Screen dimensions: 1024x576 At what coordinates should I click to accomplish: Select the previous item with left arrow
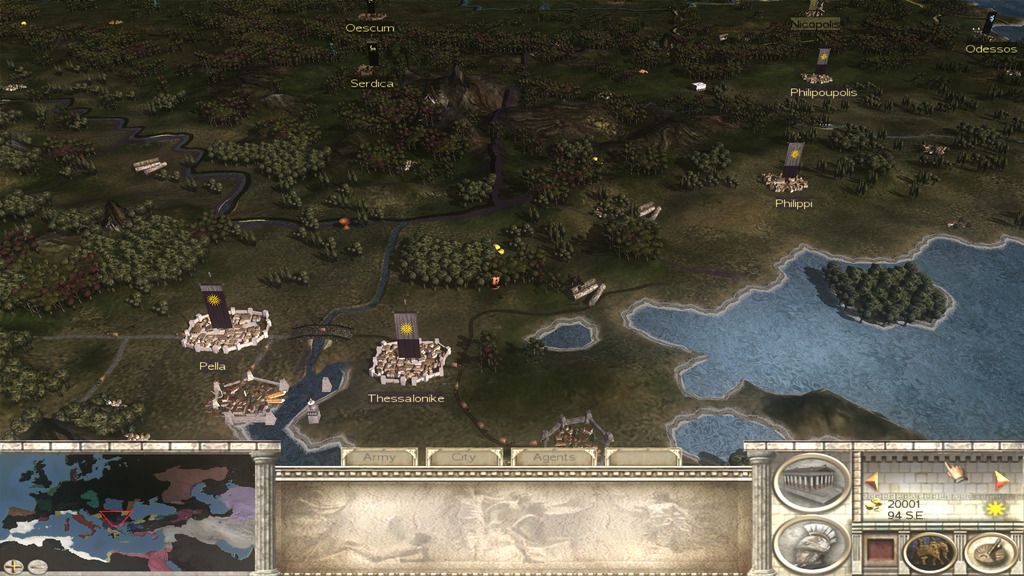872,479
